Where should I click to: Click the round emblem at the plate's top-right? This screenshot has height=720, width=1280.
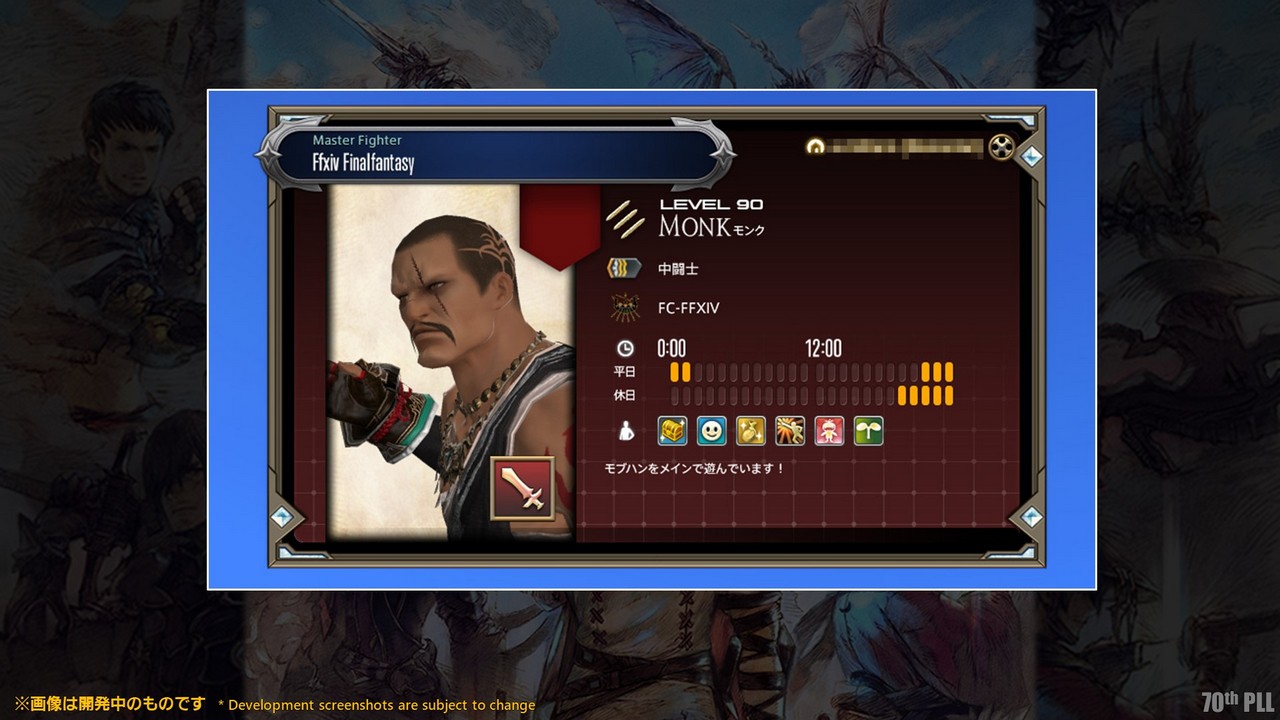[1001, 148]
